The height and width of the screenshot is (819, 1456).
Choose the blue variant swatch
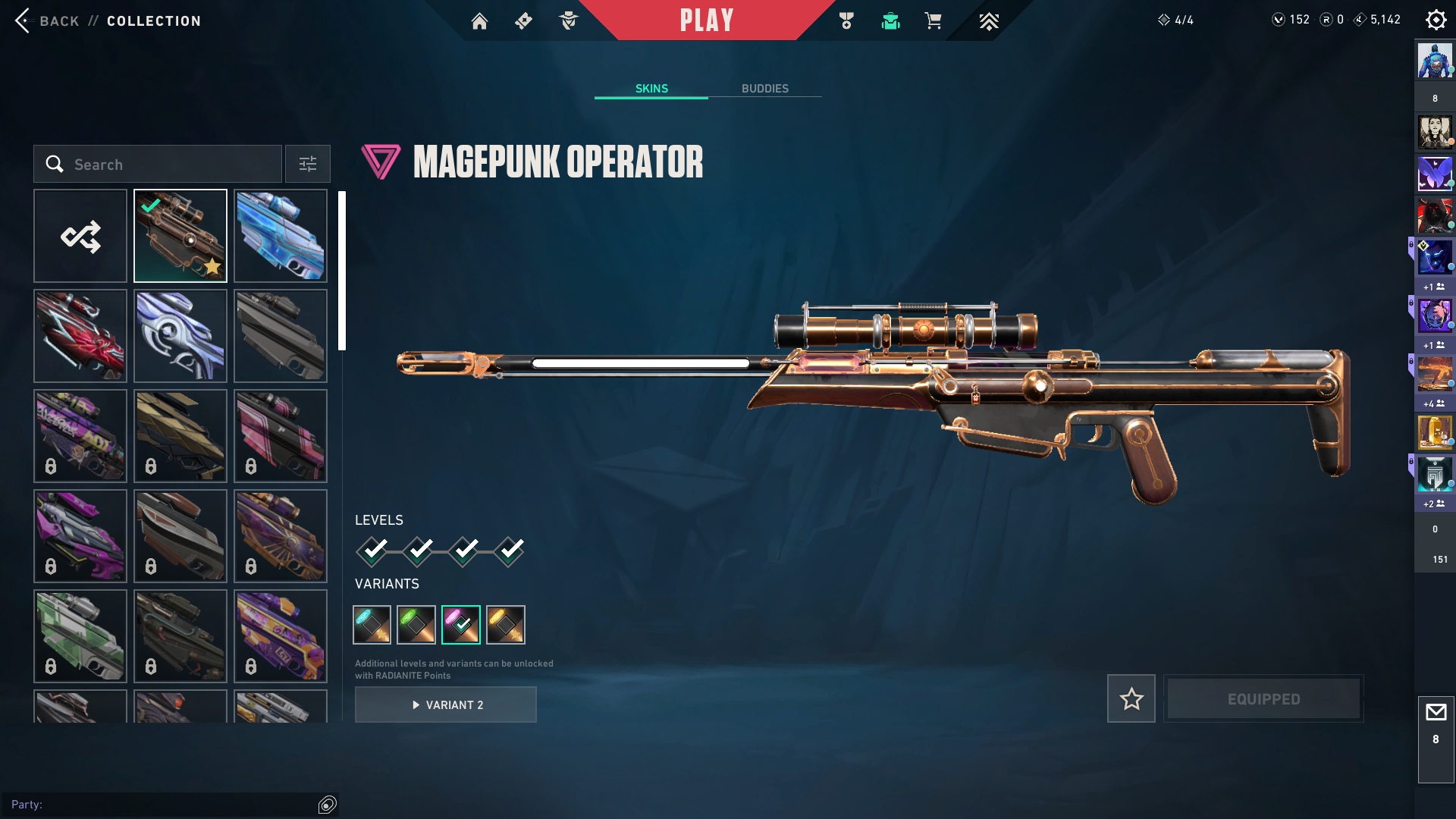coord(372,625)
